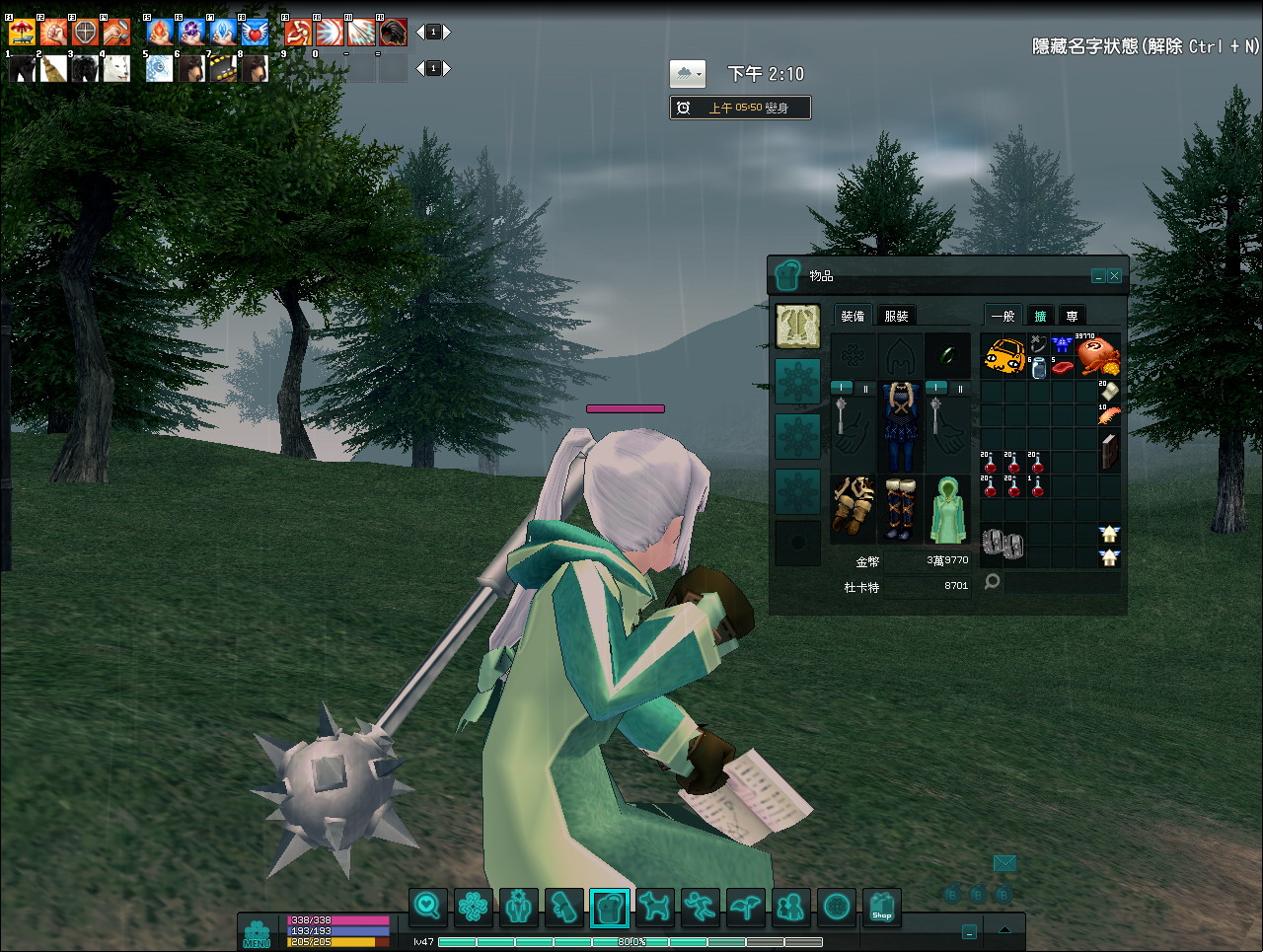Image resolution: width=1263 pixels, height=952 pixels.
Task: Pick the orange cat bag item
Action: pos(1003,355)
